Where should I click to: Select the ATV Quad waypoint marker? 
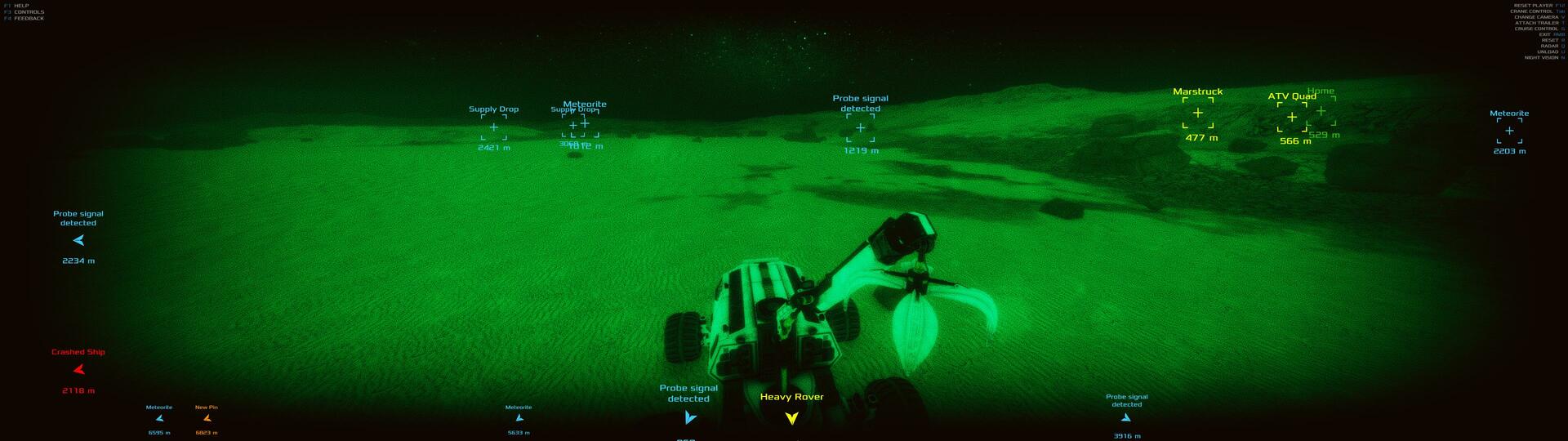click(1291, 118)
